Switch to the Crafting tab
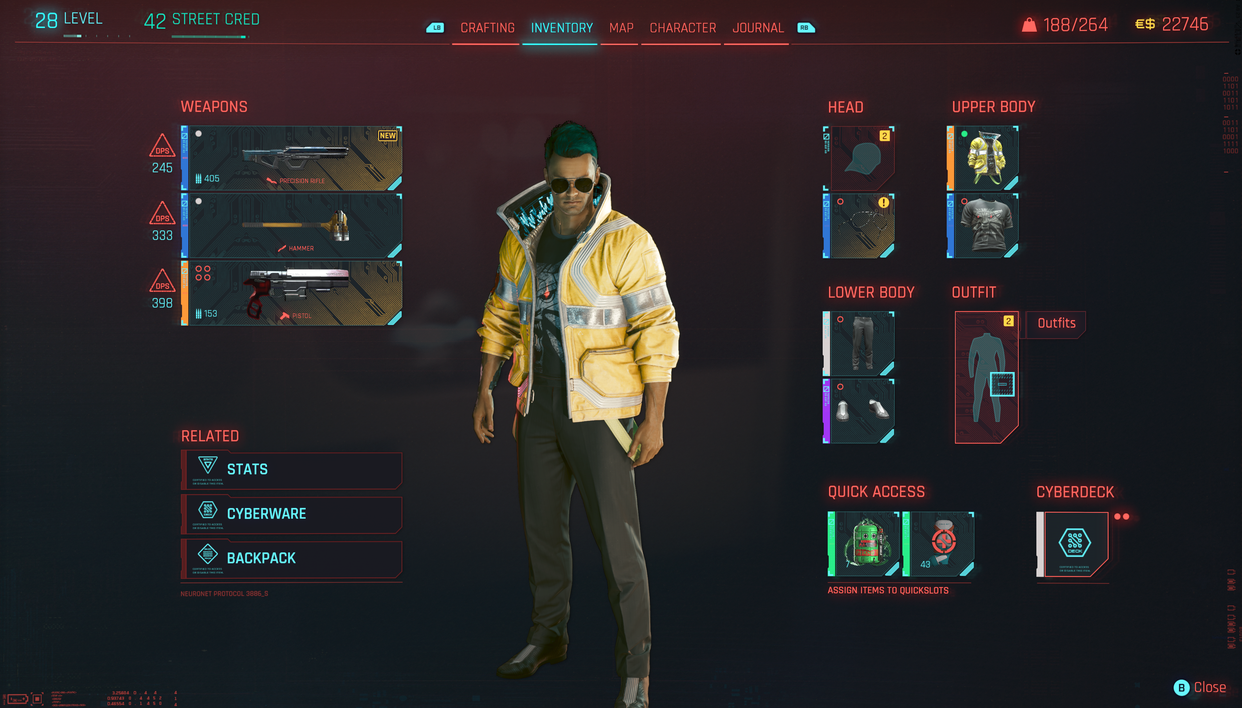This screenshot has height=708, width=1242. (487, 28)
